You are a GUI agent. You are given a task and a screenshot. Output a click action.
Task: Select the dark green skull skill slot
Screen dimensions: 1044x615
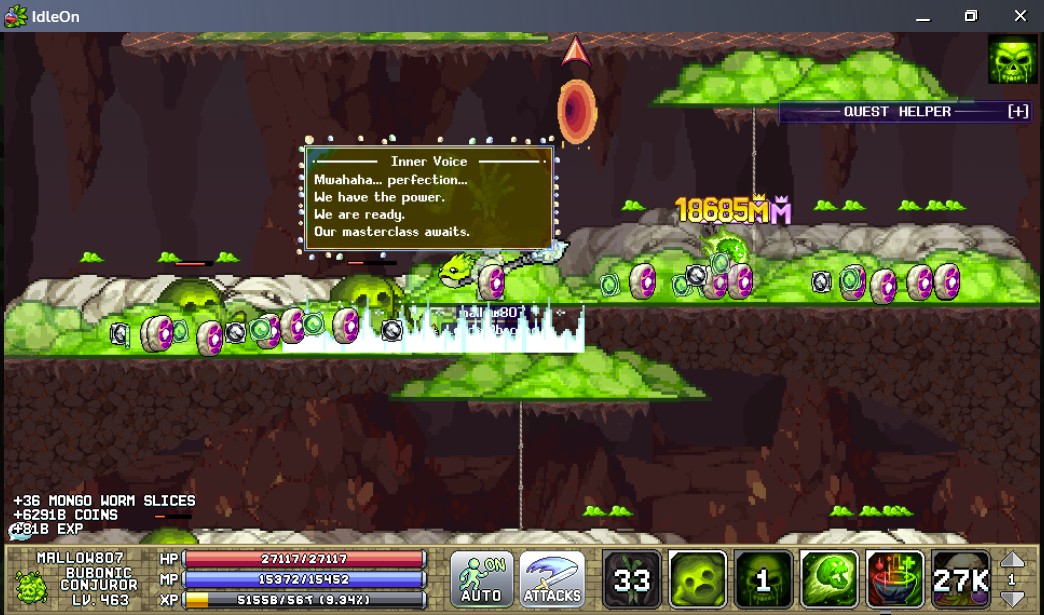click(763, 579)
